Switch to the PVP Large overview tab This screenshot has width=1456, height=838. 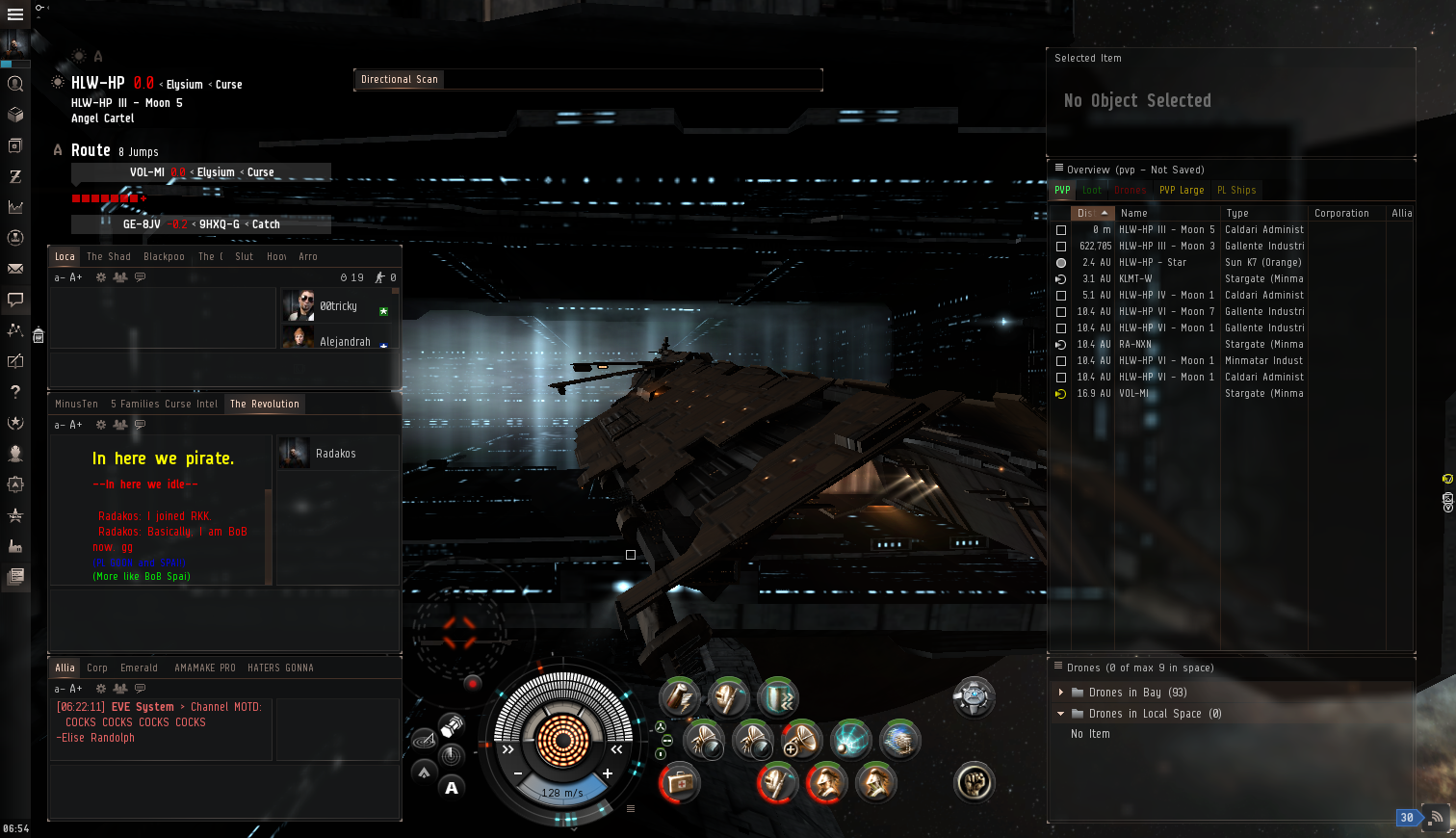(x=1182, y=191)
